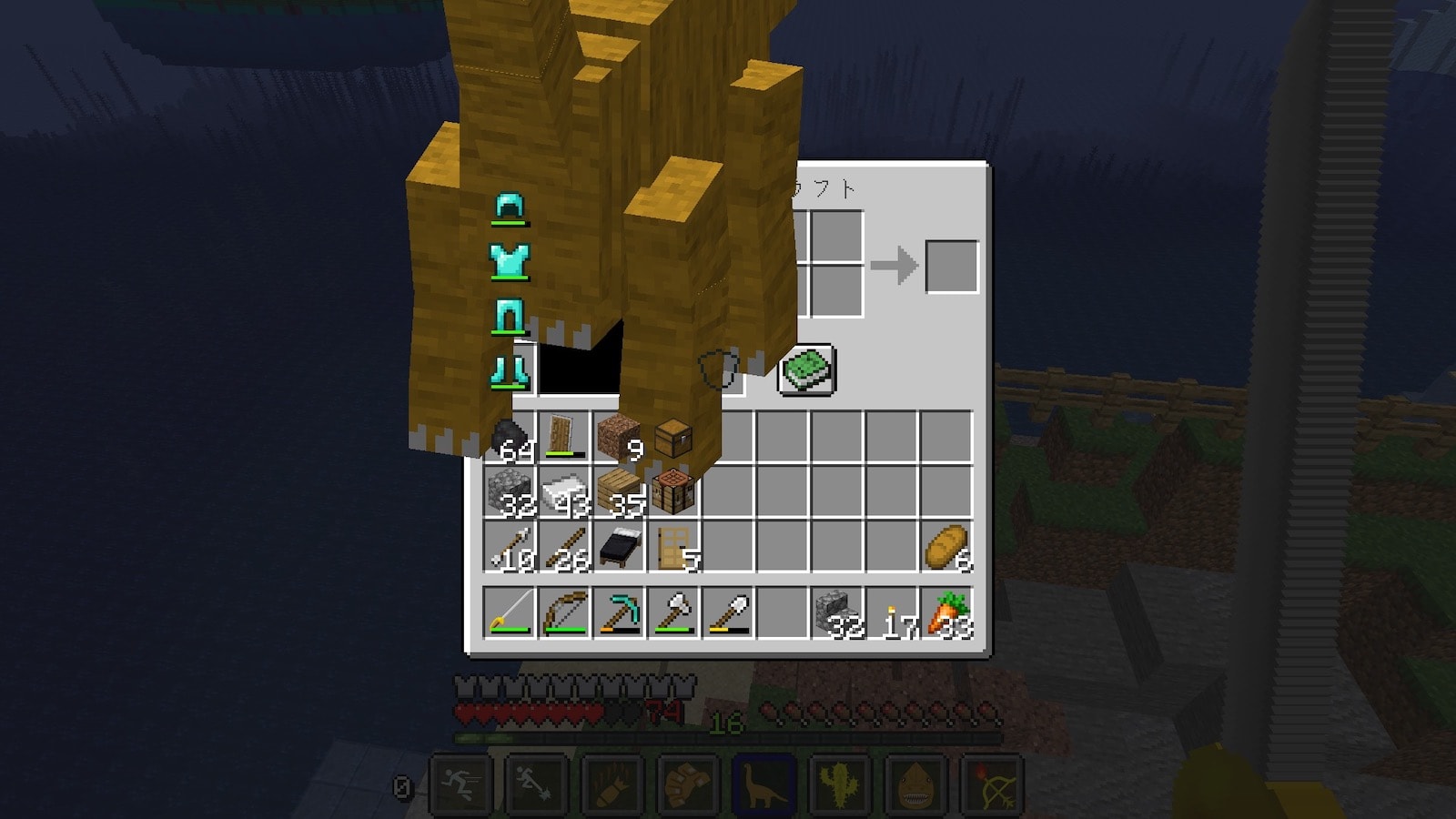1456x819 pixels.
Task: Pick up the stack of arrows
Action: point(510,548)
